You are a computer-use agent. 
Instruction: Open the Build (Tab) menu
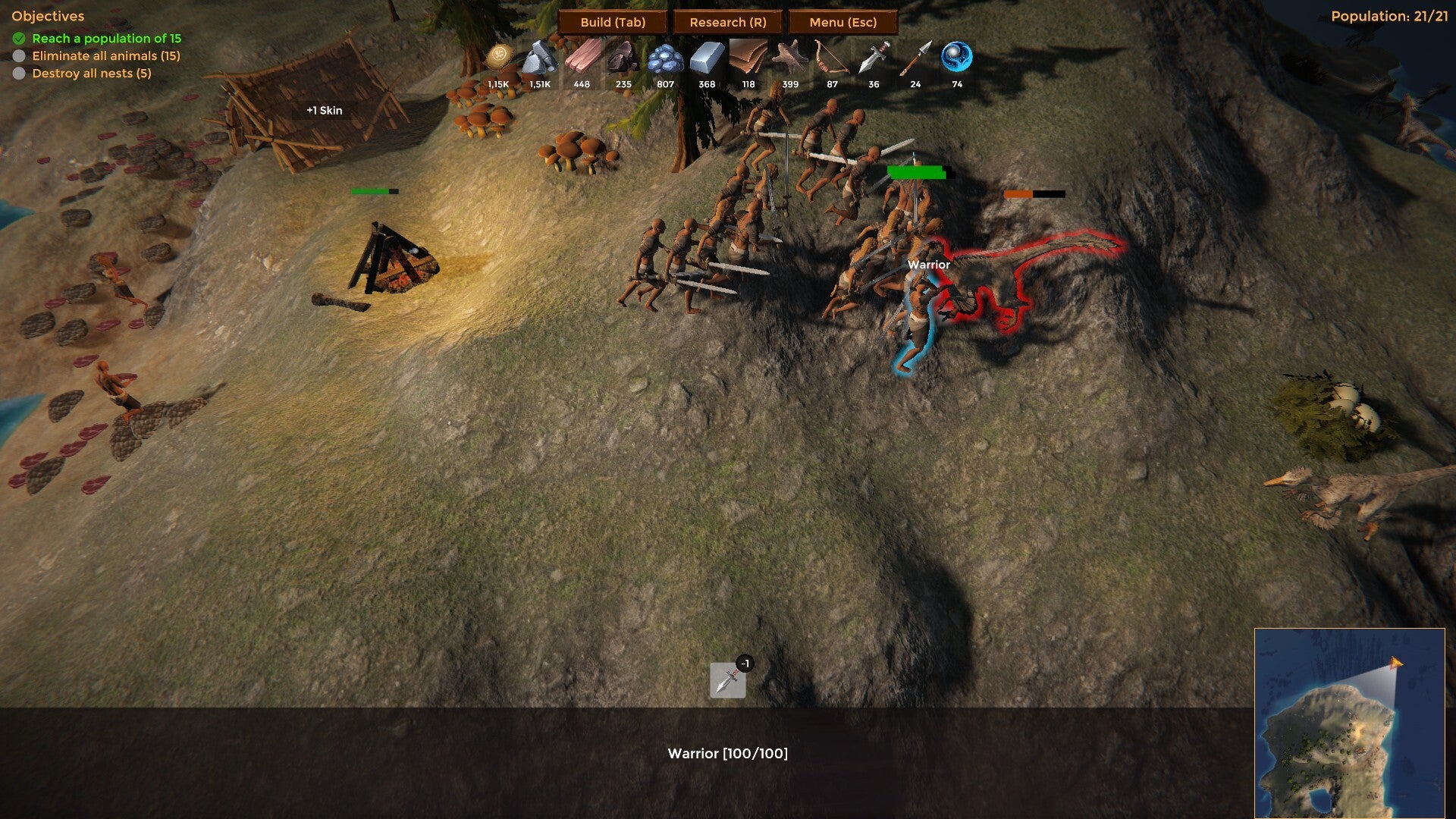point(613,22)
